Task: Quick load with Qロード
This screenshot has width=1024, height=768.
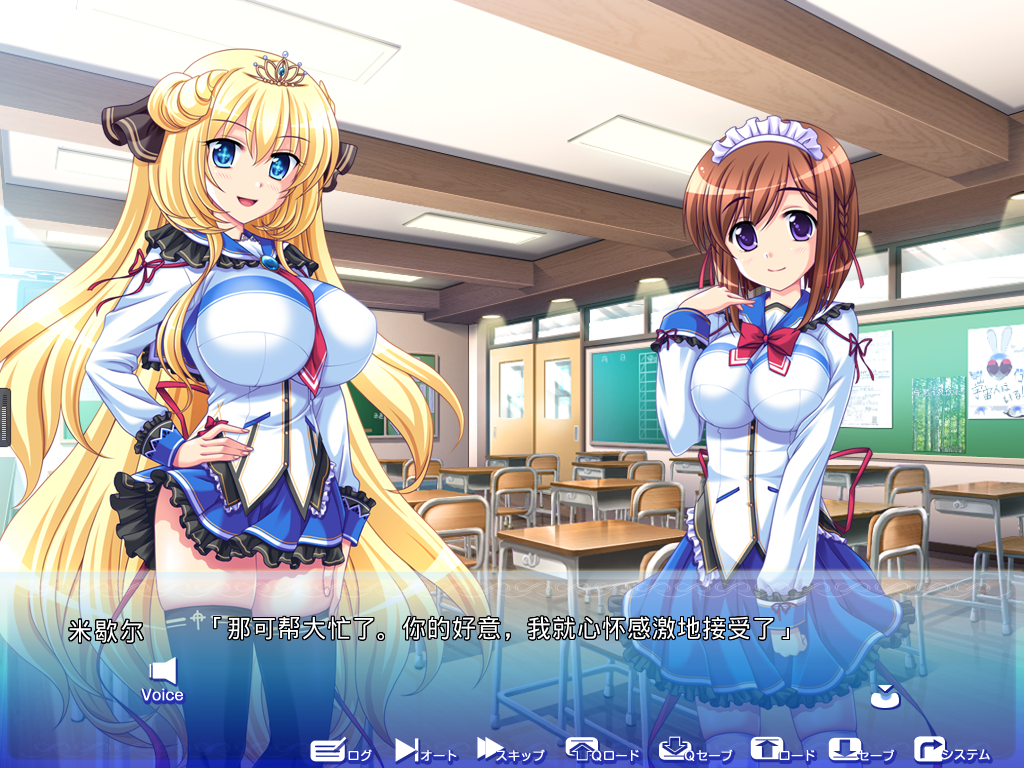Action: click(601, 751)
